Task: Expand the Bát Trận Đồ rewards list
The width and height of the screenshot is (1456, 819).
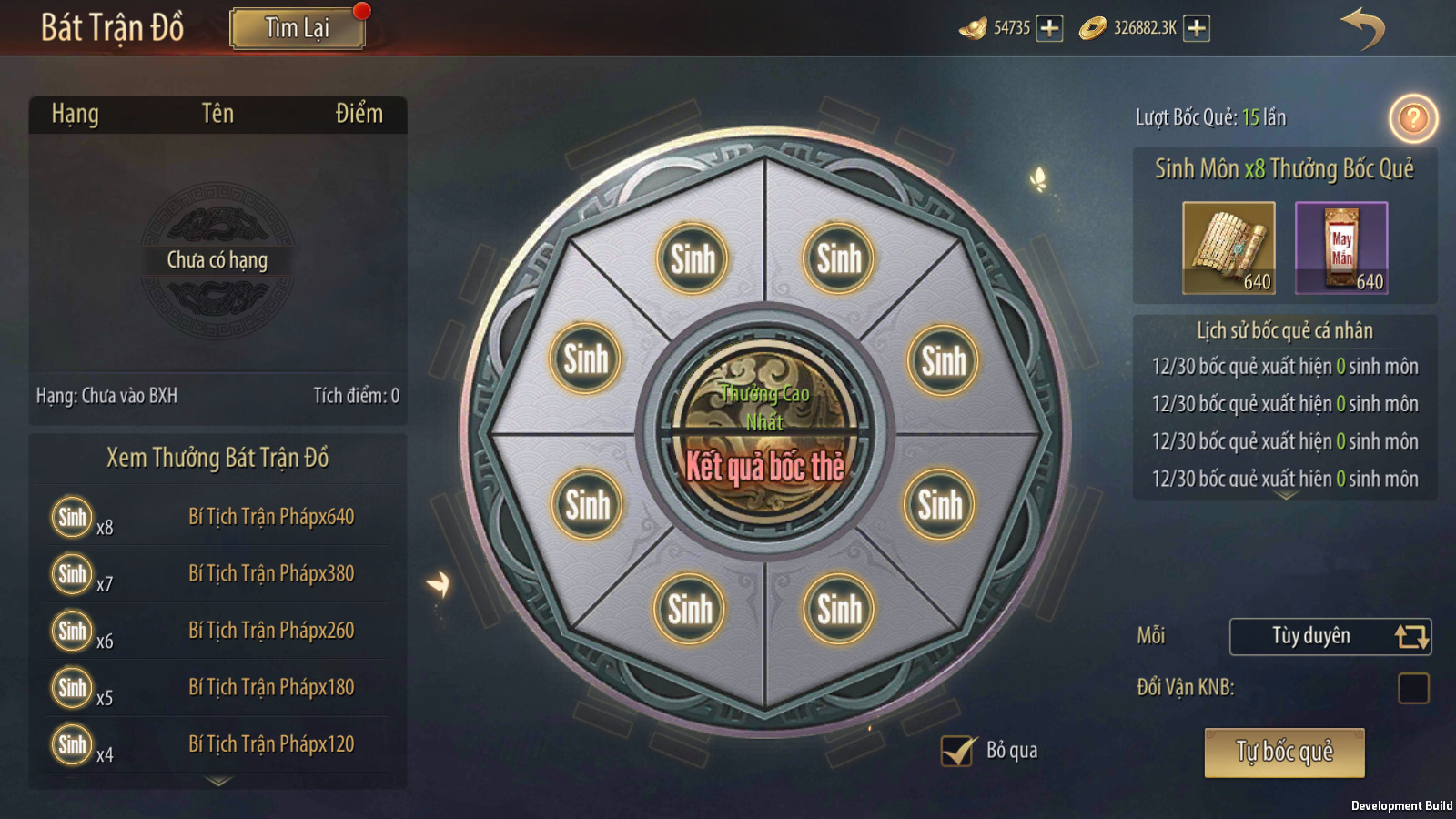Action: tap(218, 781)
